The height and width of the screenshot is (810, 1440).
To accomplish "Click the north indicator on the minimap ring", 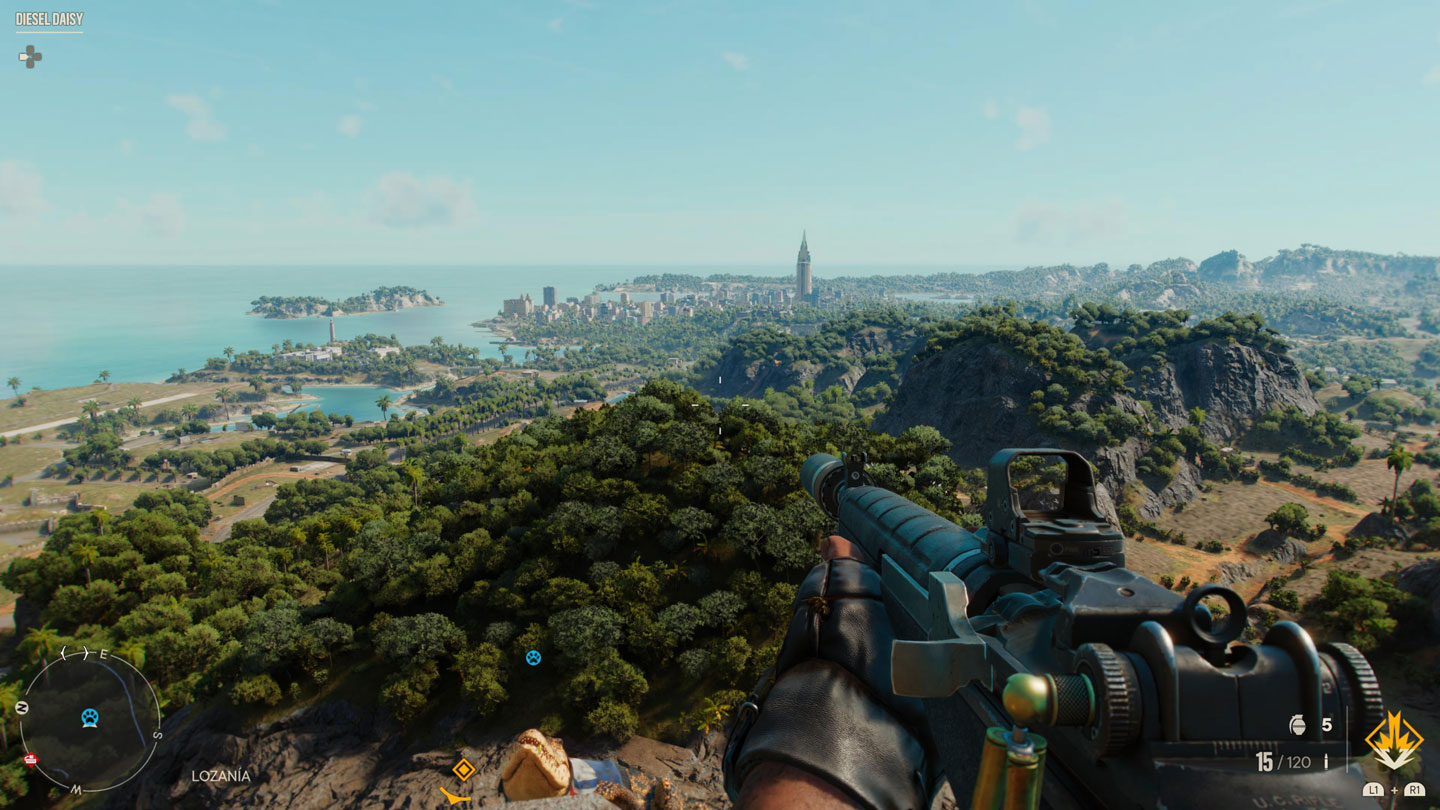I will tap(22, 708).
